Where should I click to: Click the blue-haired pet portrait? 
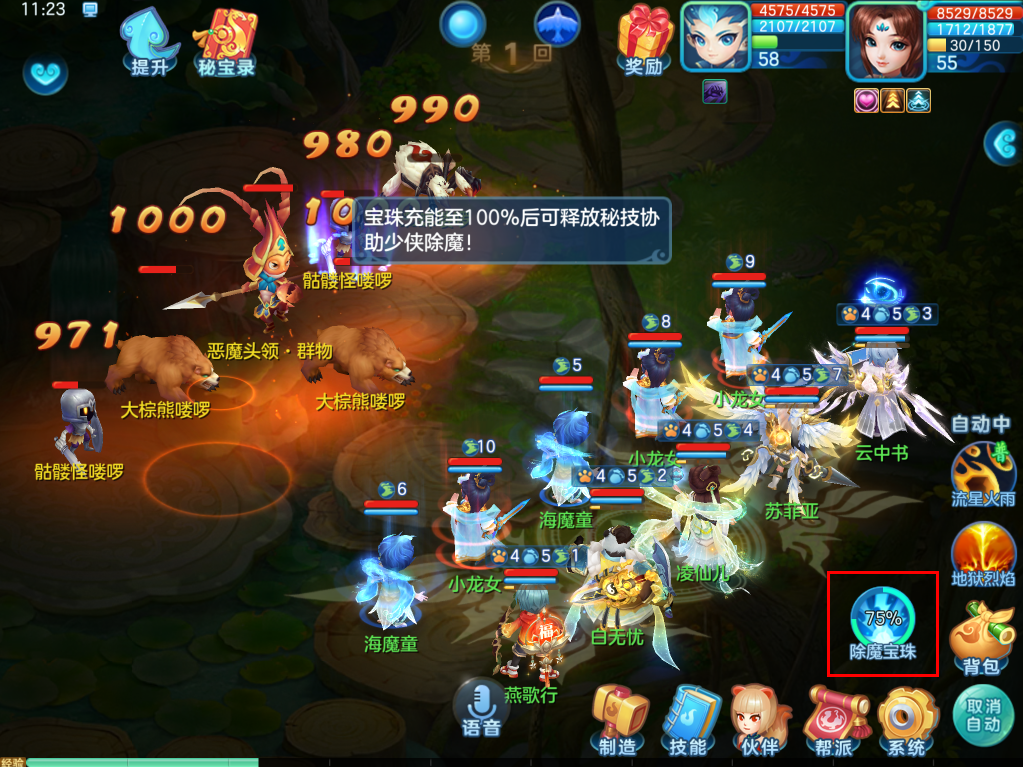coord(715,36)
